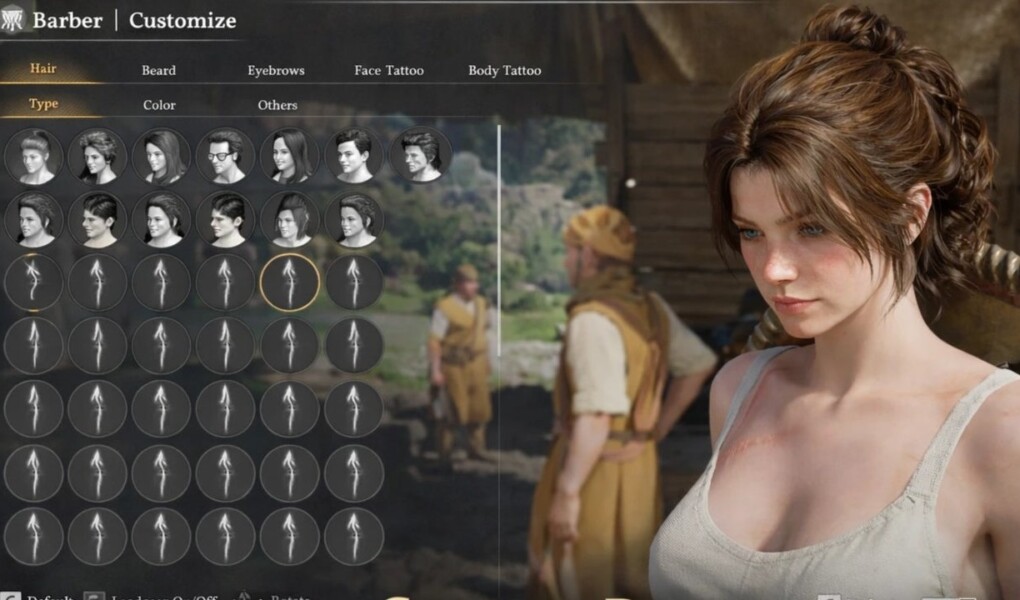Image resolution: width=1020 pixels, height=600 pixels.
Task: Select the Face Tattoo tab
Action: coord(389,71)
